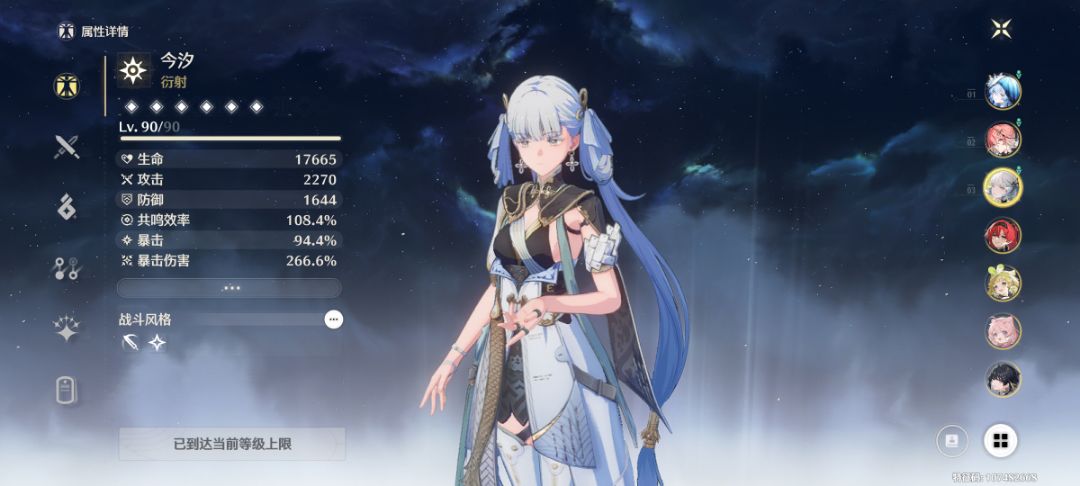Select the attribute details tab
Screen dimensions: 1080x486
67,86
